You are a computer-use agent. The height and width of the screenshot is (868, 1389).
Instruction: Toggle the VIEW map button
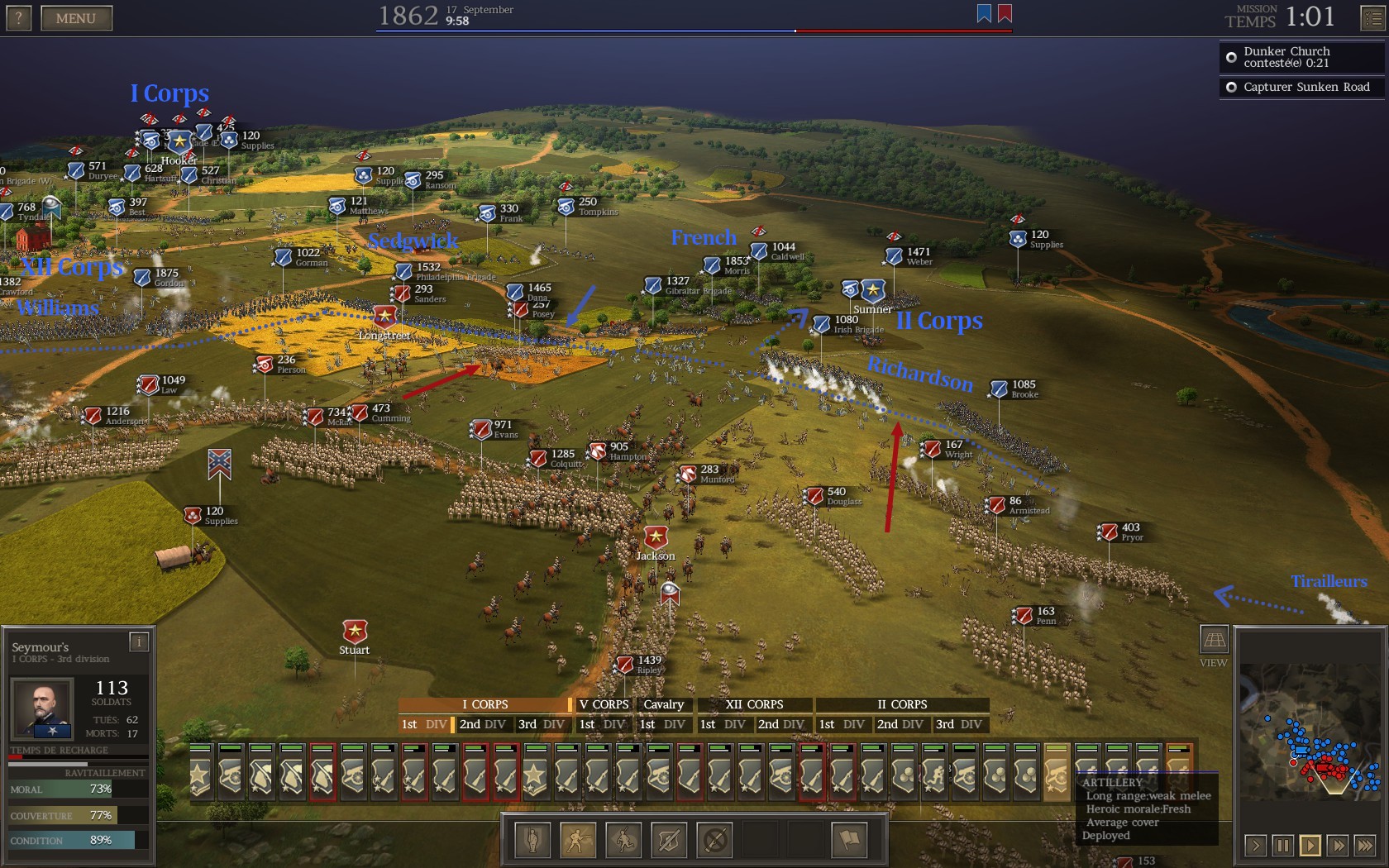pyautogui.click(x=1213, y=640)
